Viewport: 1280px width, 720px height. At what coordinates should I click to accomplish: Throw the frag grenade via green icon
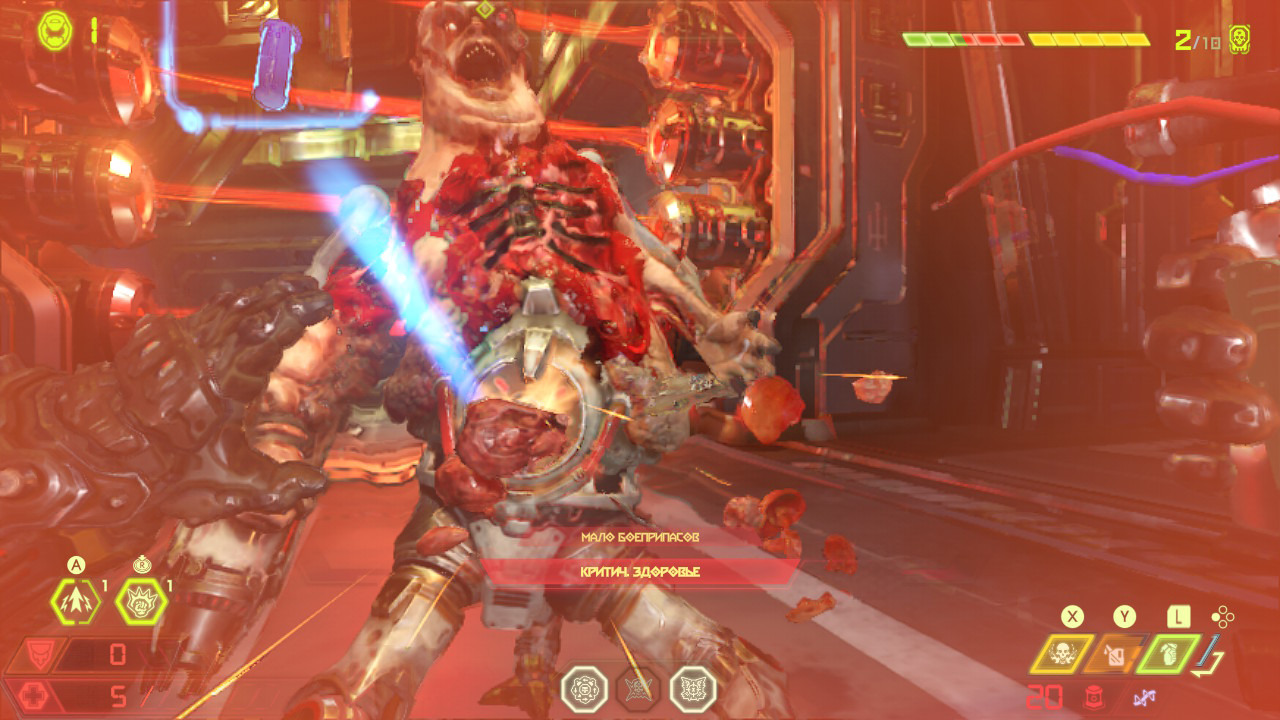click(x=1165, y=654)
